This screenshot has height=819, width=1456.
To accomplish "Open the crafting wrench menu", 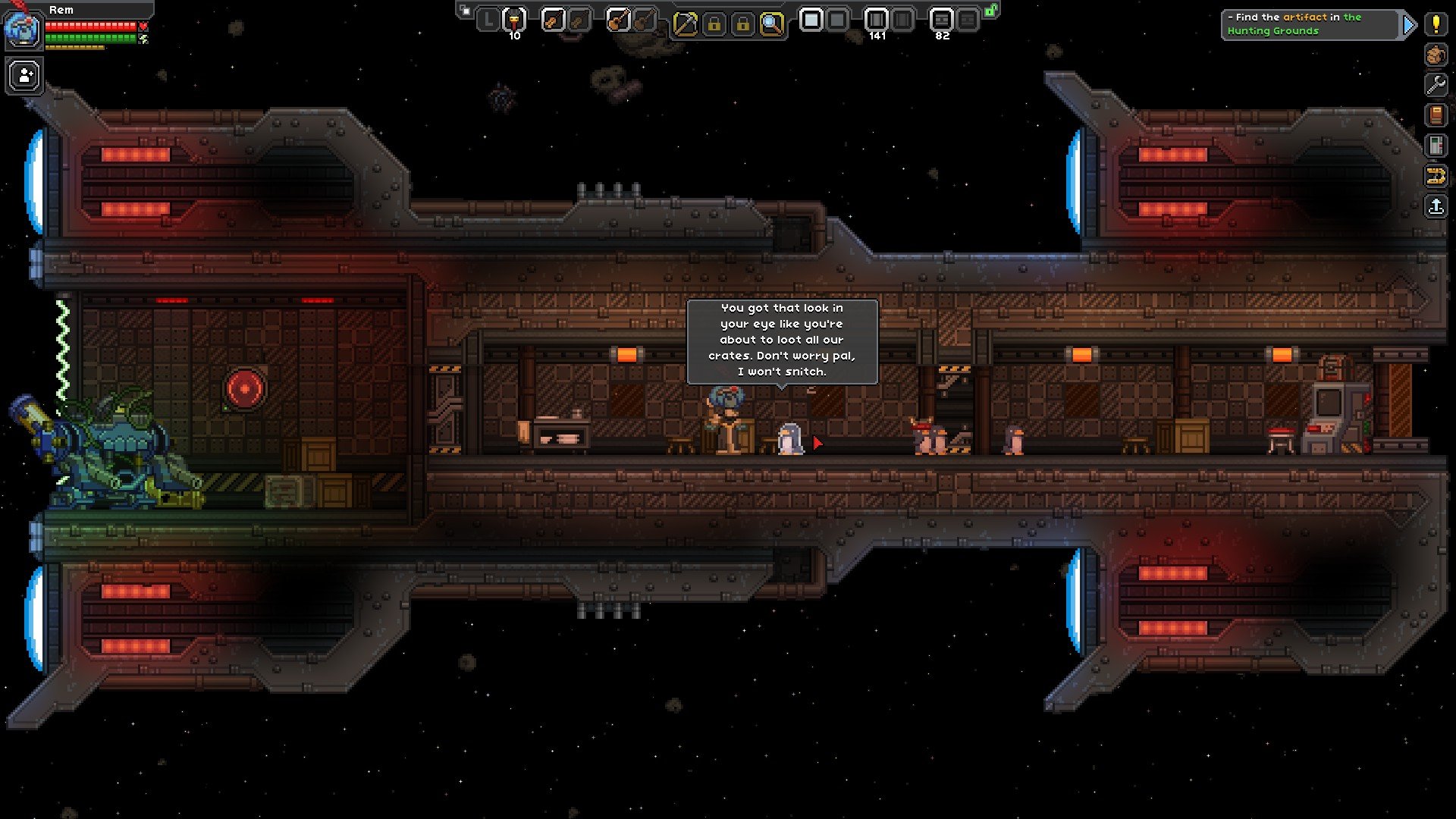I will point(1436,85).
